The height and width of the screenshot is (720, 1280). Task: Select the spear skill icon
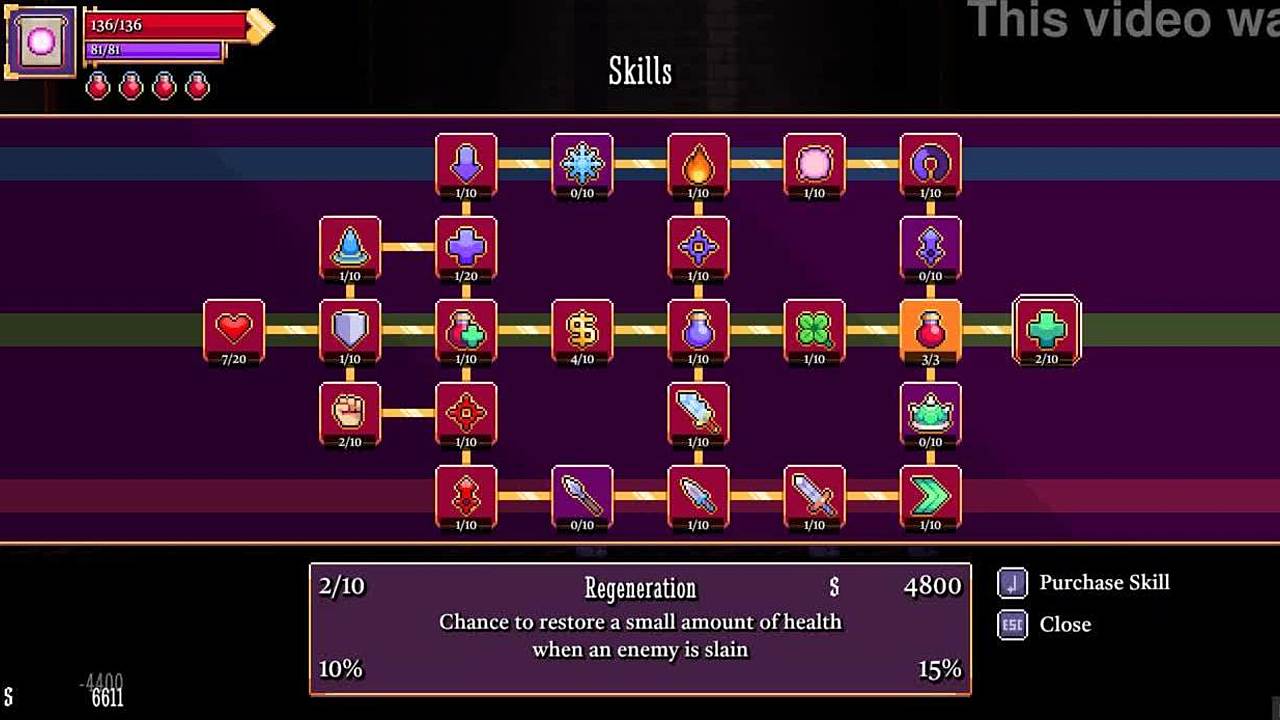point(582,495)
